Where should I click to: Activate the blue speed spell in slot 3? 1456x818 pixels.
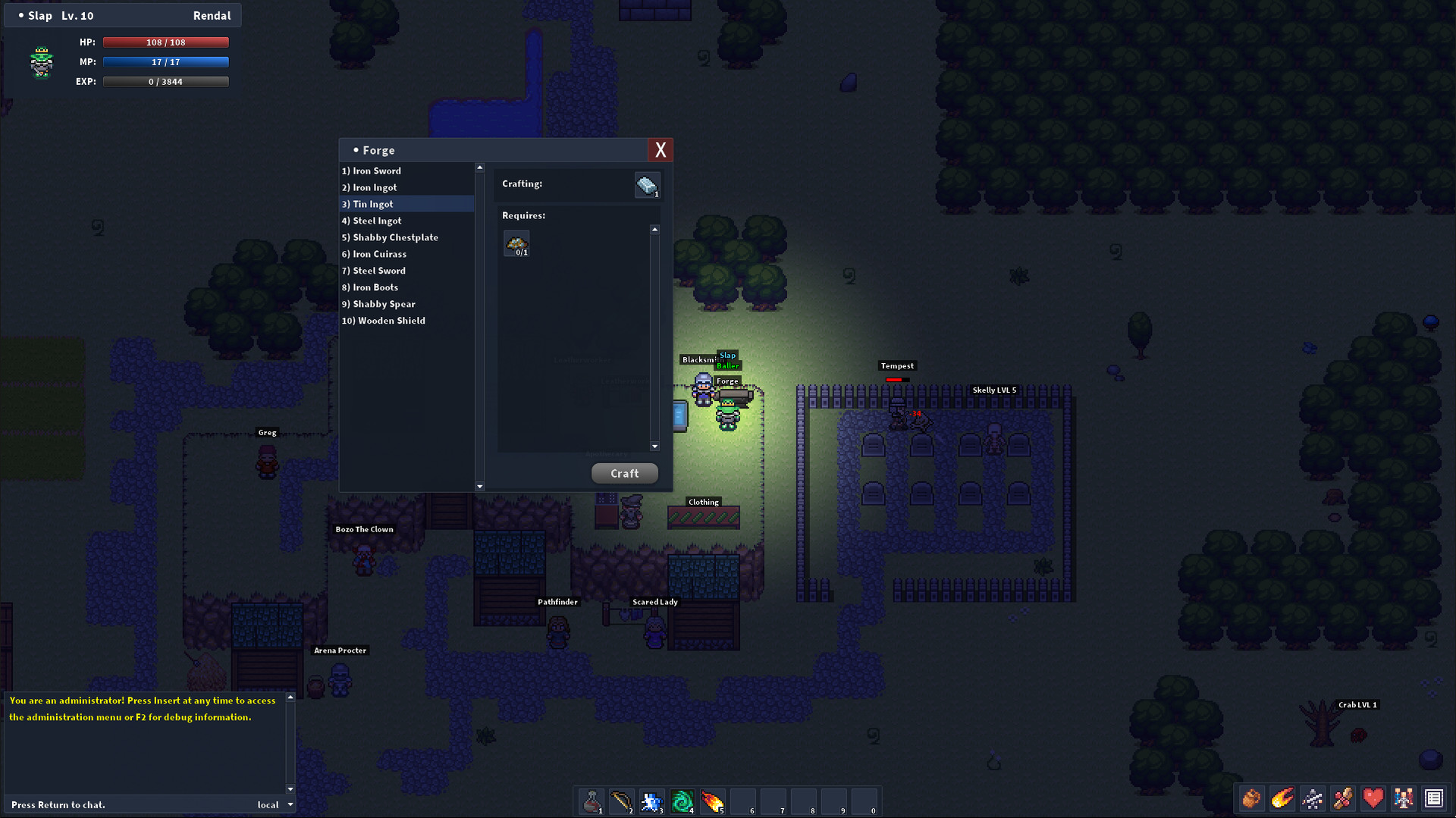(651, 801)
